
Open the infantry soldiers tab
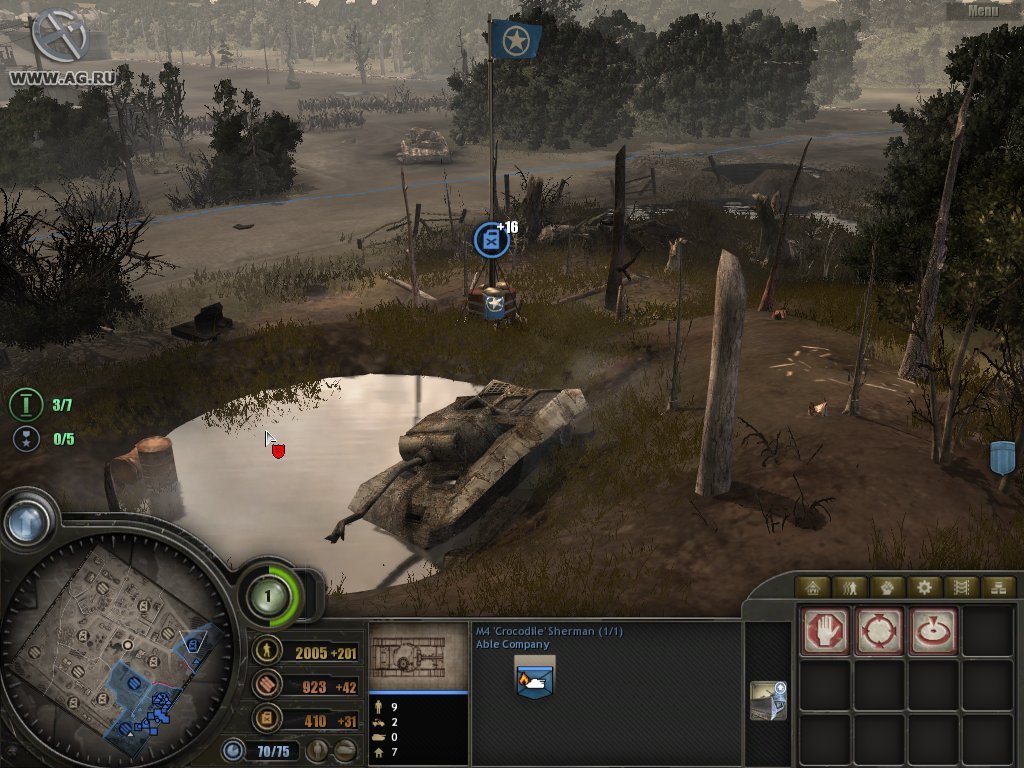coord(850,587)
